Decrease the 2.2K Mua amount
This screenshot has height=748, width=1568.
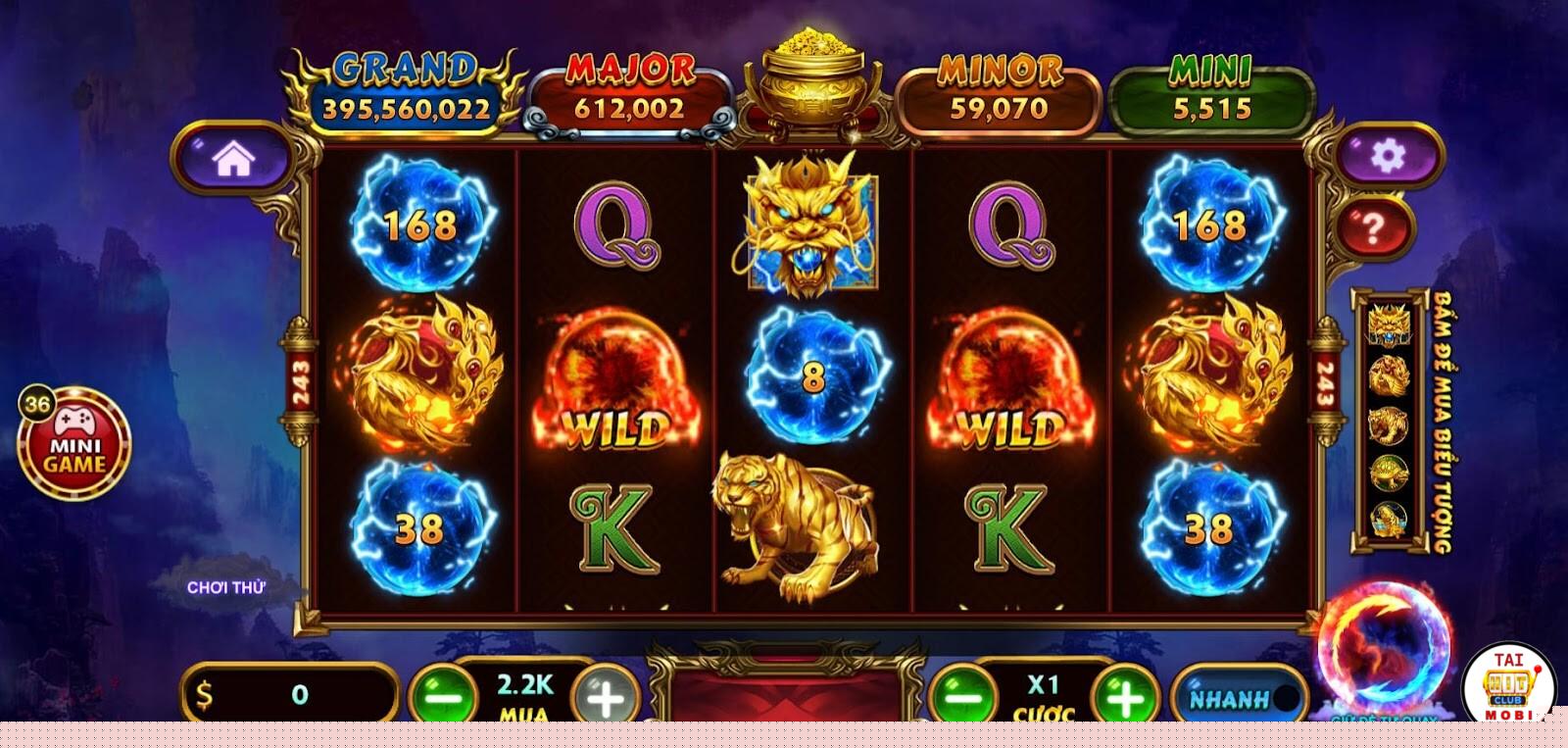coord(444,697)
